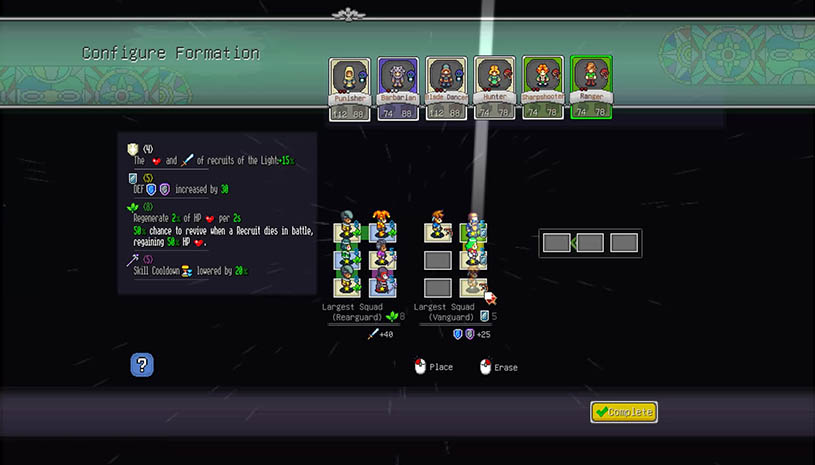The width and height of the screenshot is (815, 465).
Task: Choose the Barbarian recruit card
Action: coord(397,87)
